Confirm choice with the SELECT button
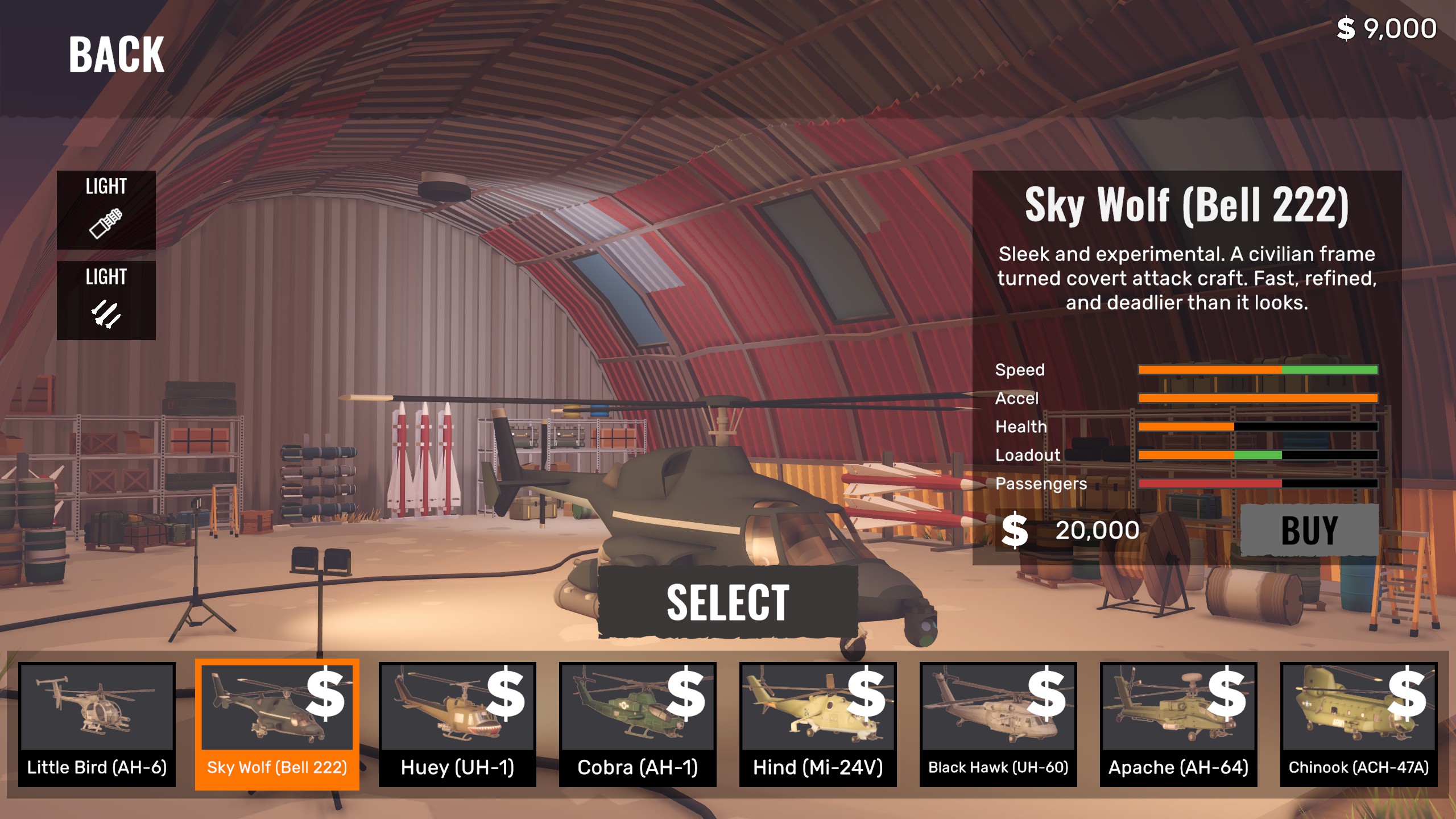This screenshot has width=1456, height=819. (728, 602)
